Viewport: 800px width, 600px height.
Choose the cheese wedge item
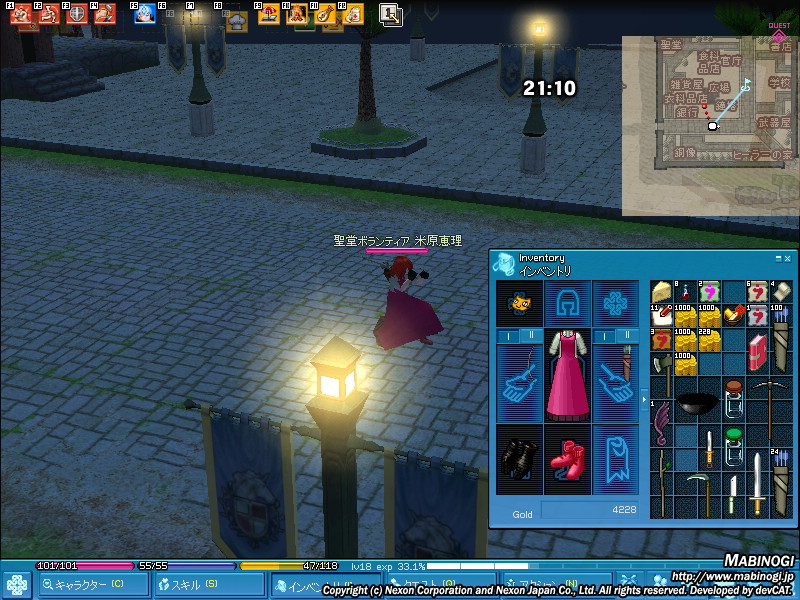(x=662, y=291)
